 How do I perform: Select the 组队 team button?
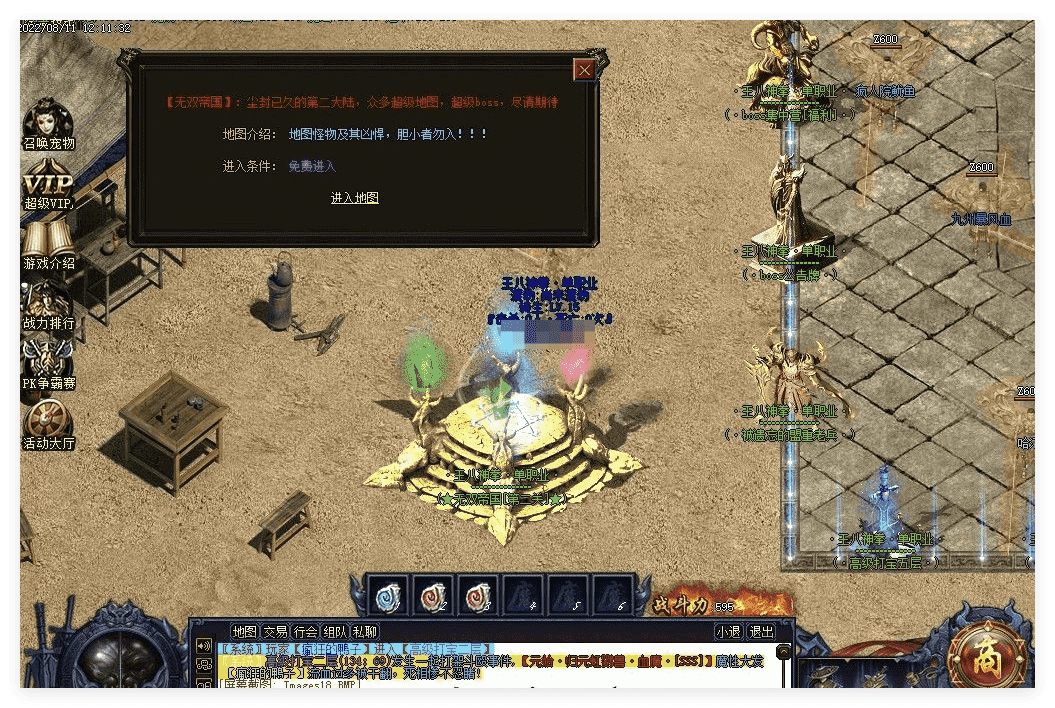pyautogui.click(x=335, y=632)
